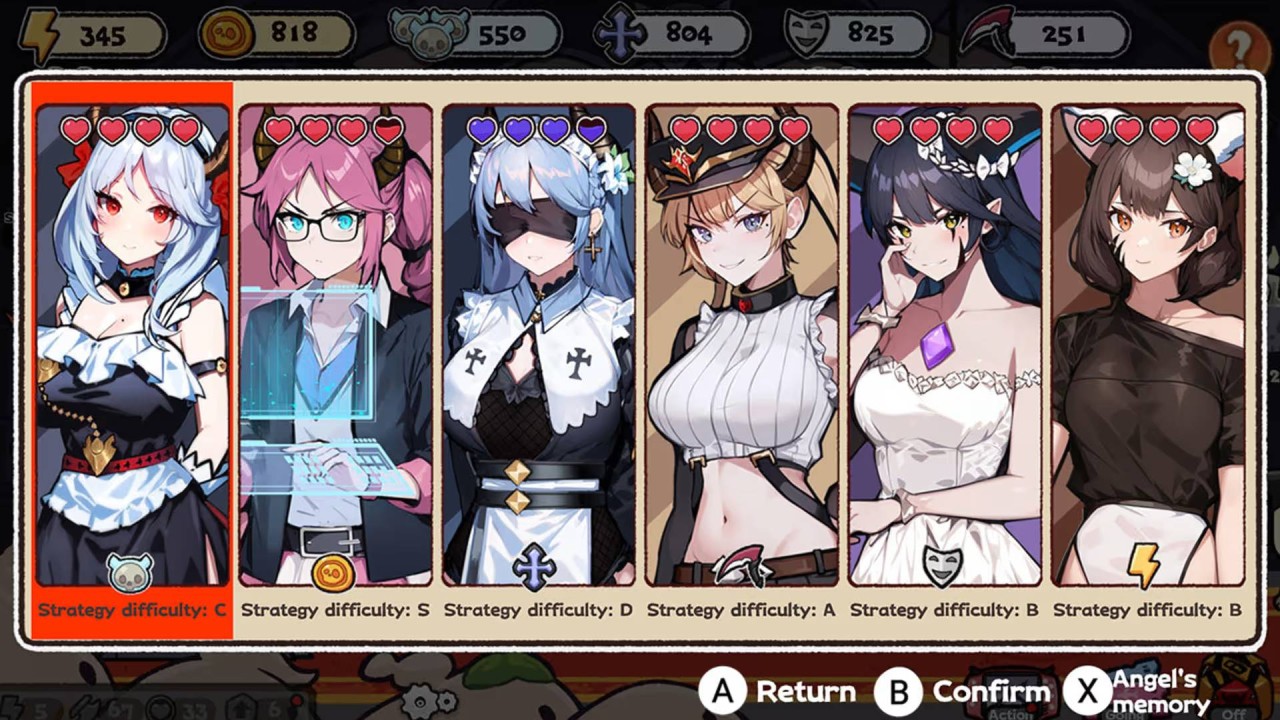The image size is (1280, 720).
Task: Click the Return option
Action: point(778,691)
